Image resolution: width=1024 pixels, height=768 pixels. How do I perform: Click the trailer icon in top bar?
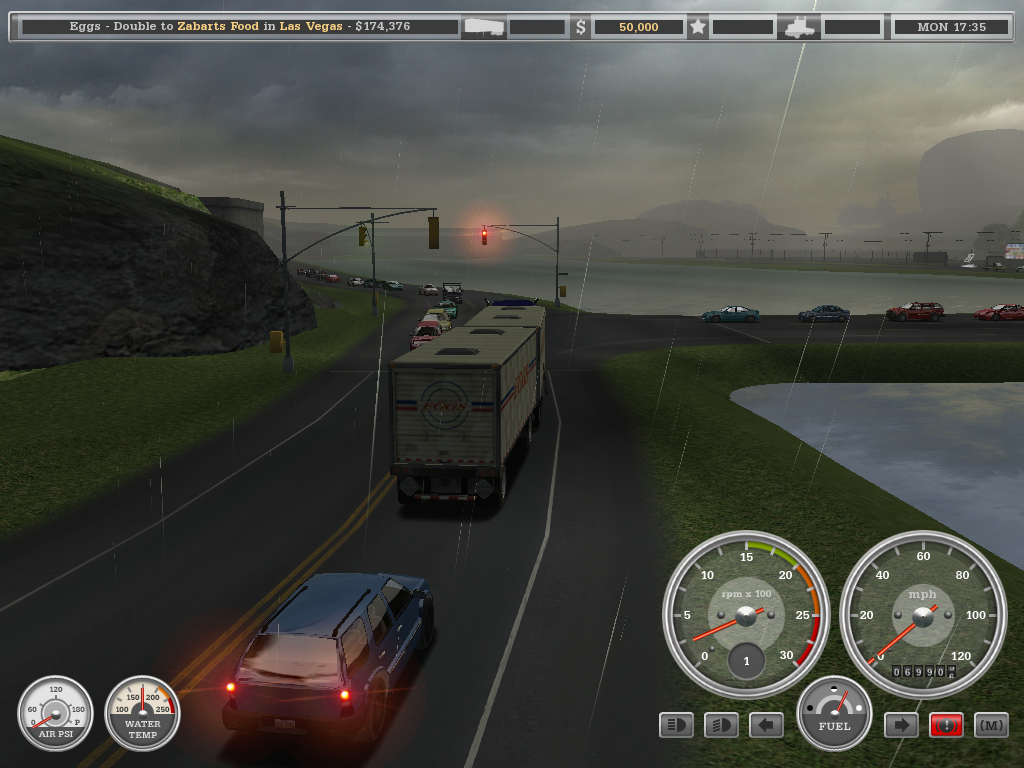[x=484, y=27]
